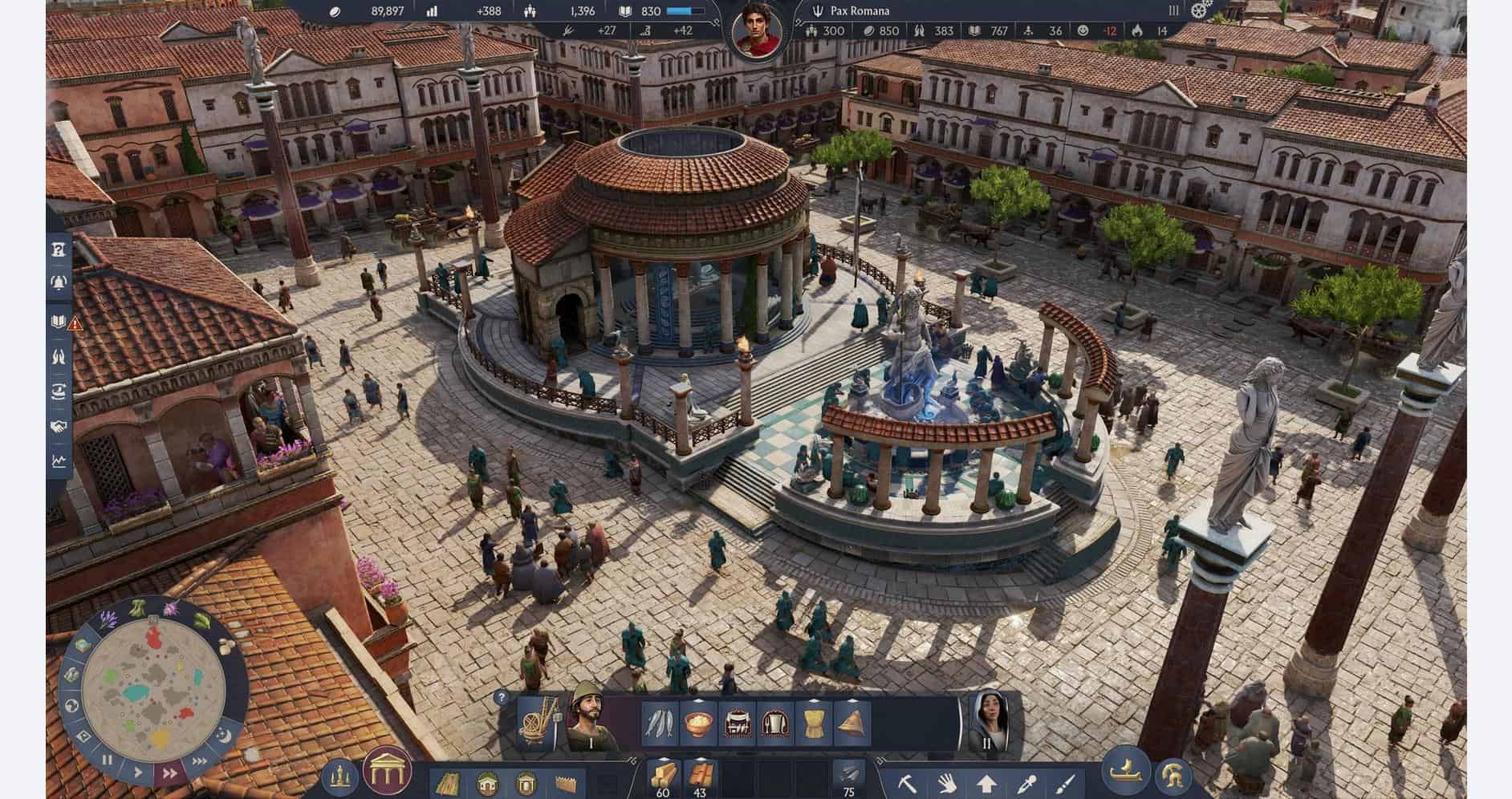Pause the game speed
The height and width of the screenshot is (799, 1512).
108,760
